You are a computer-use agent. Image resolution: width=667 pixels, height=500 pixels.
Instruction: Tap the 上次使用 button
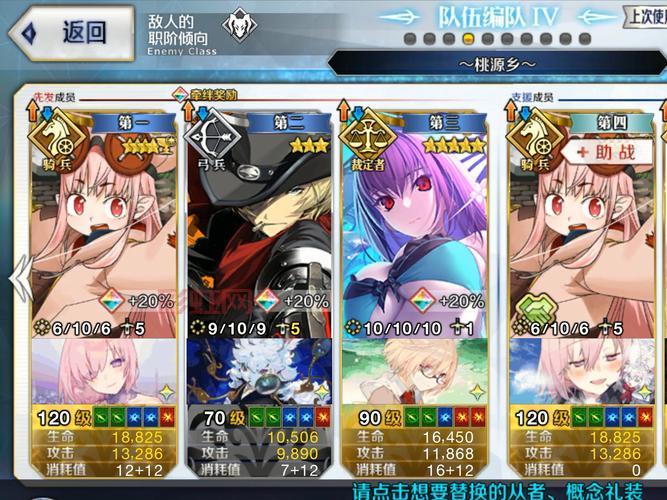point(645,16)
